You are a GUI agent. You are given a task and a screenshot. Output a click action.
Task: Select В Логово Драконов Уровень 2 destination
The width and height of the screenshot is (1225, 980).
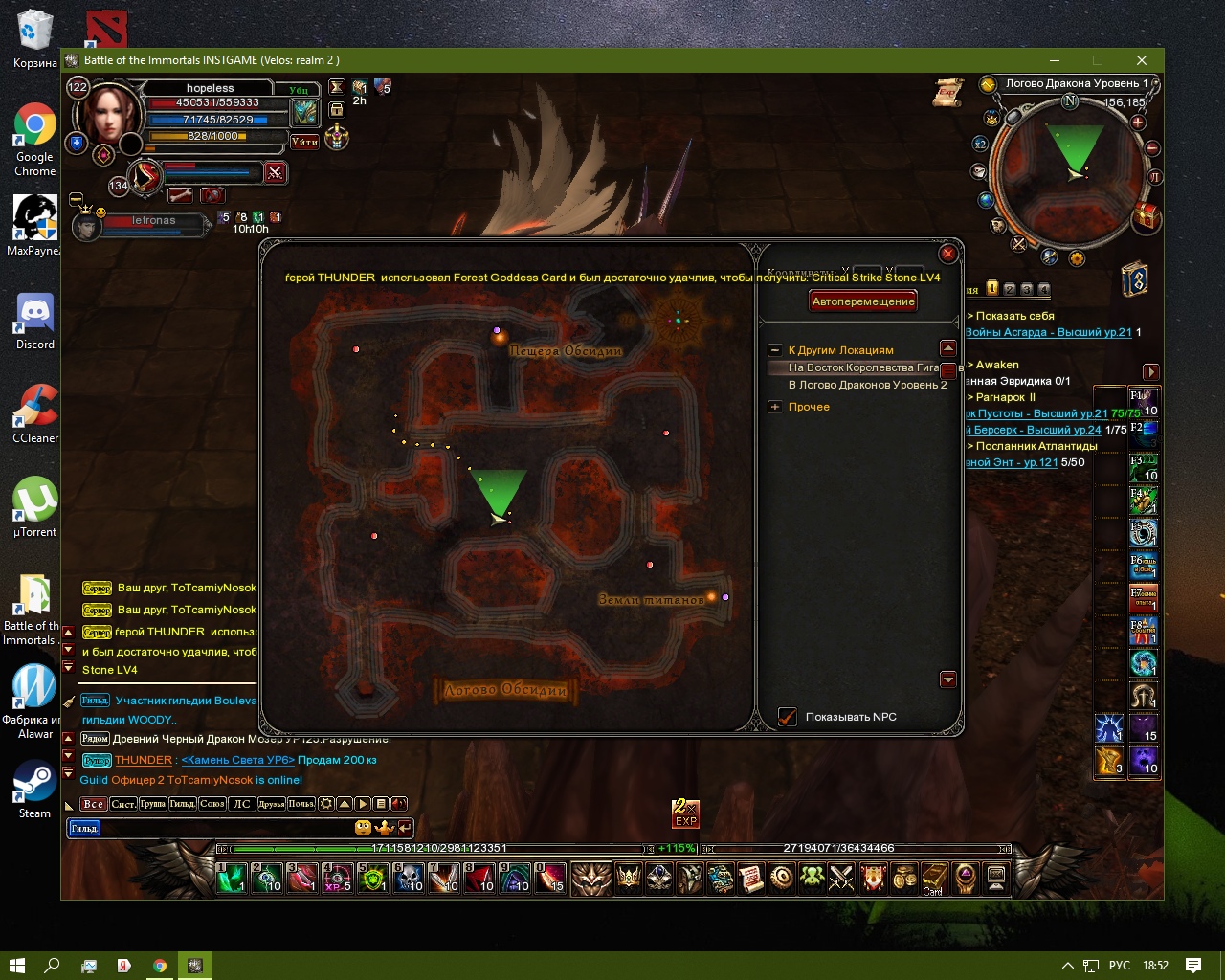(867, 385)
